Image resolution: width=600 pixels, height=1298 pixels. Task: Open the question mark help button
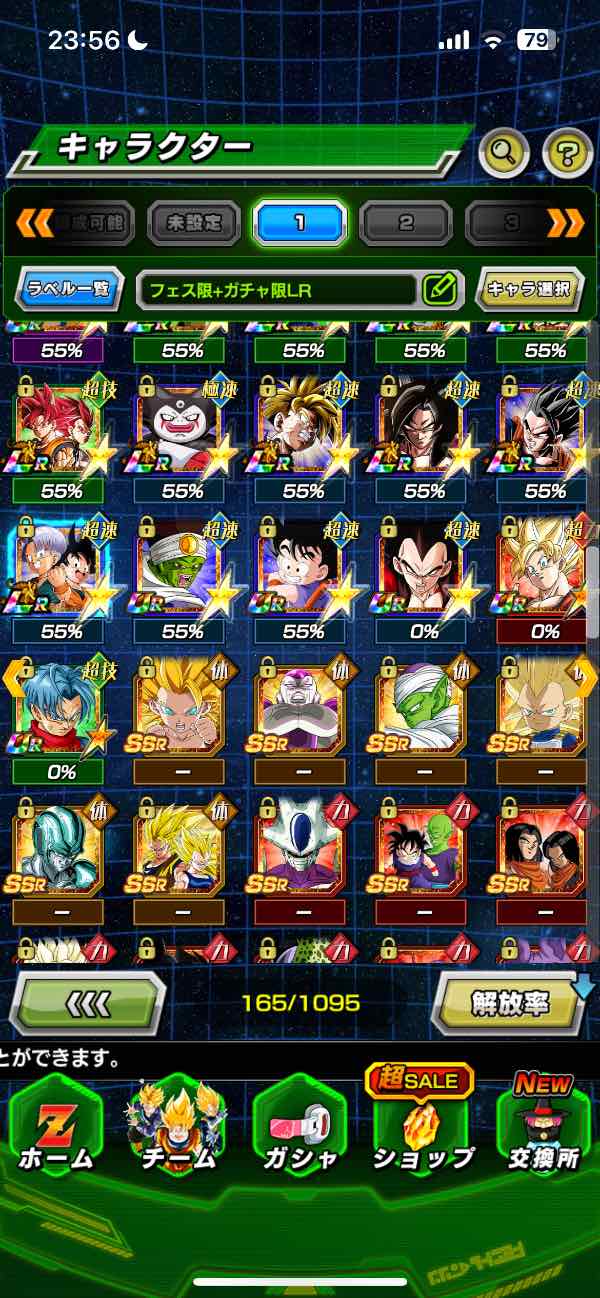567,153
